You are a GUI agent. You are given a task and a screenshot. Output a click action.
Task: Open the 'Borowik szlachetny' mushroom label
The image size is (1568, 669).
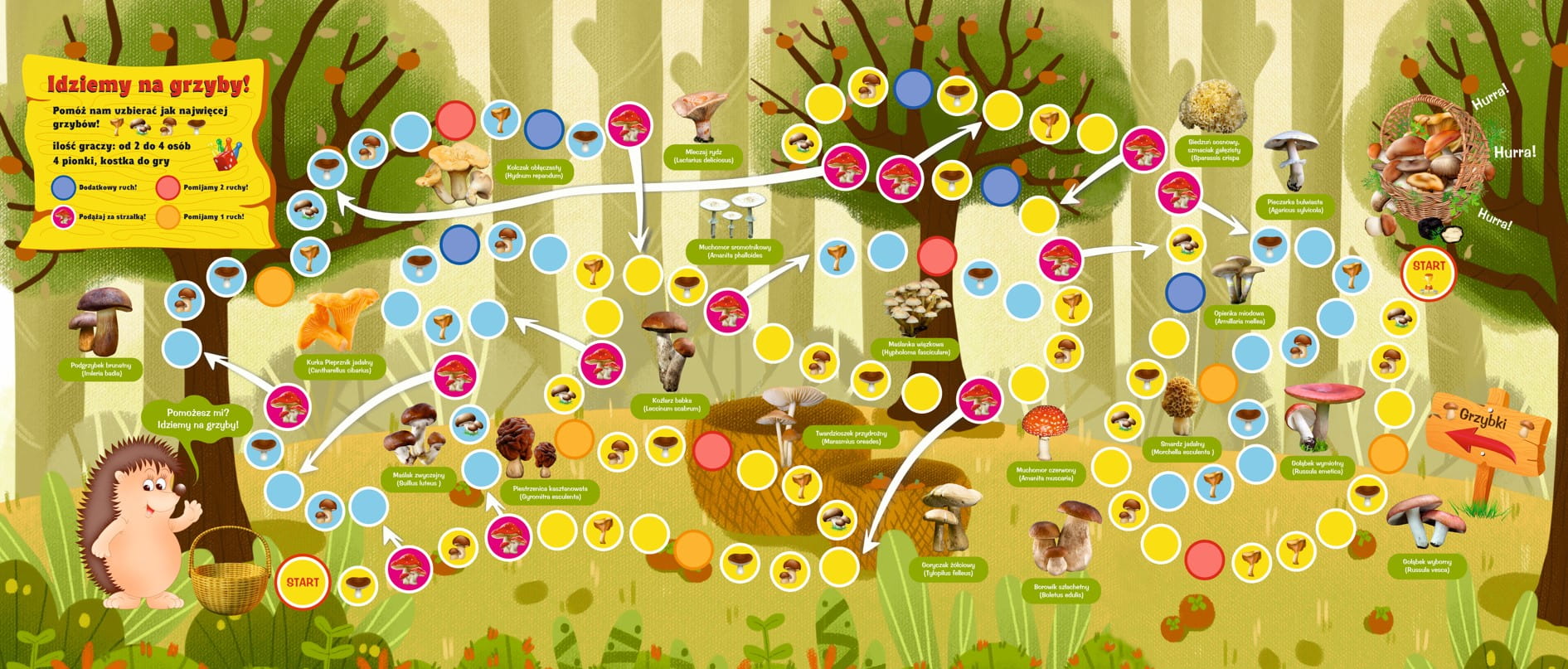point(1061,590)
